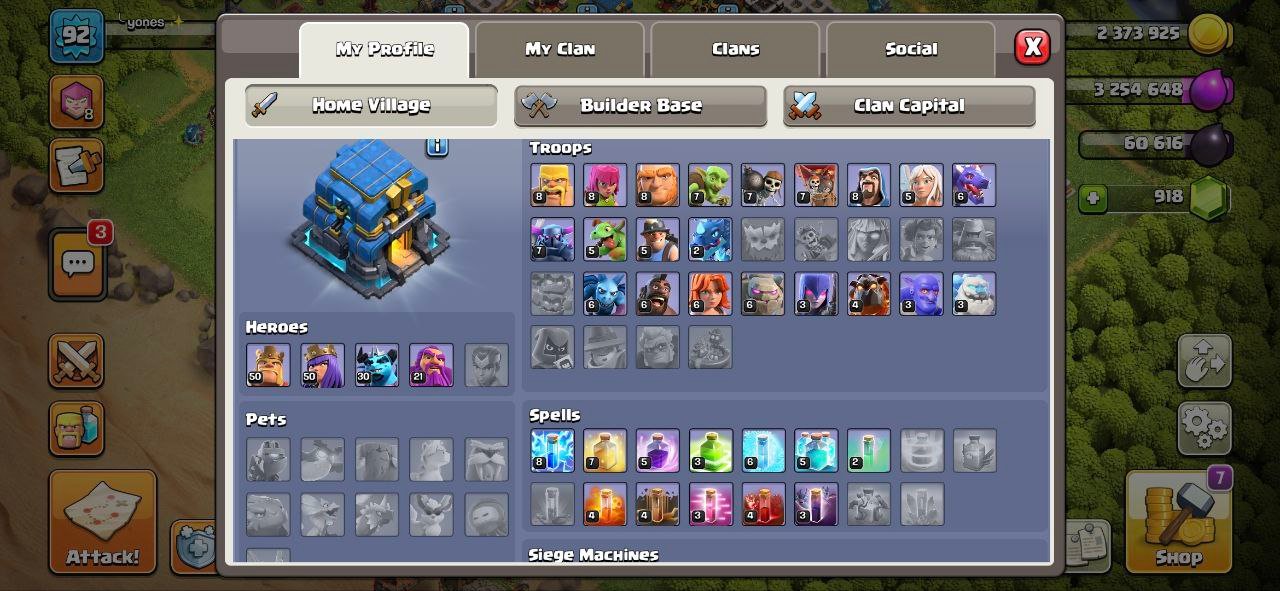This screenshot has height=591, width=1280.
Task: Select the Archer Queen hero icon
Action: [322, 365]
